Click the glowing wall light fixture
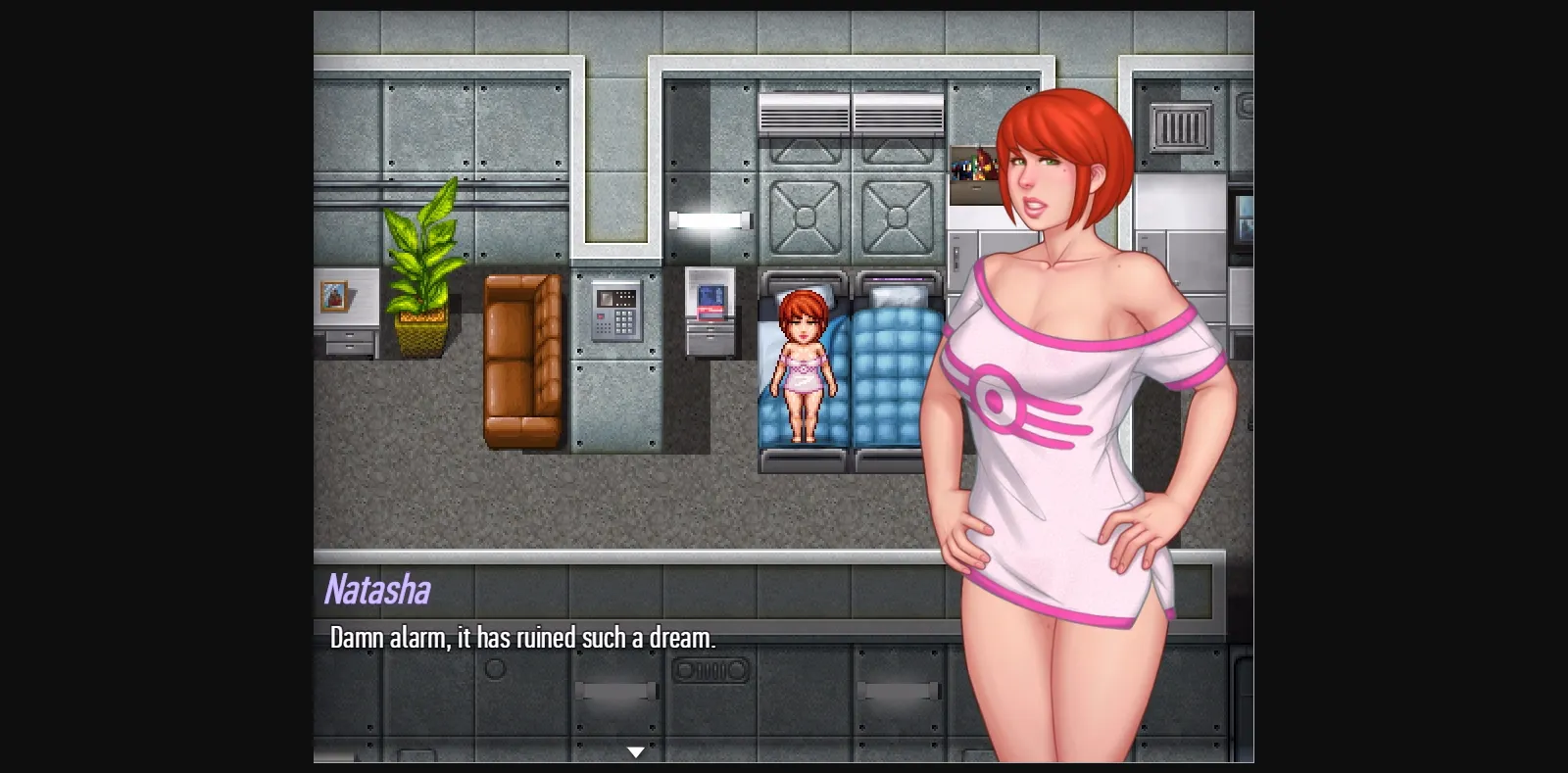Viewport: 1568px width, 773px height. coord(710,220)
